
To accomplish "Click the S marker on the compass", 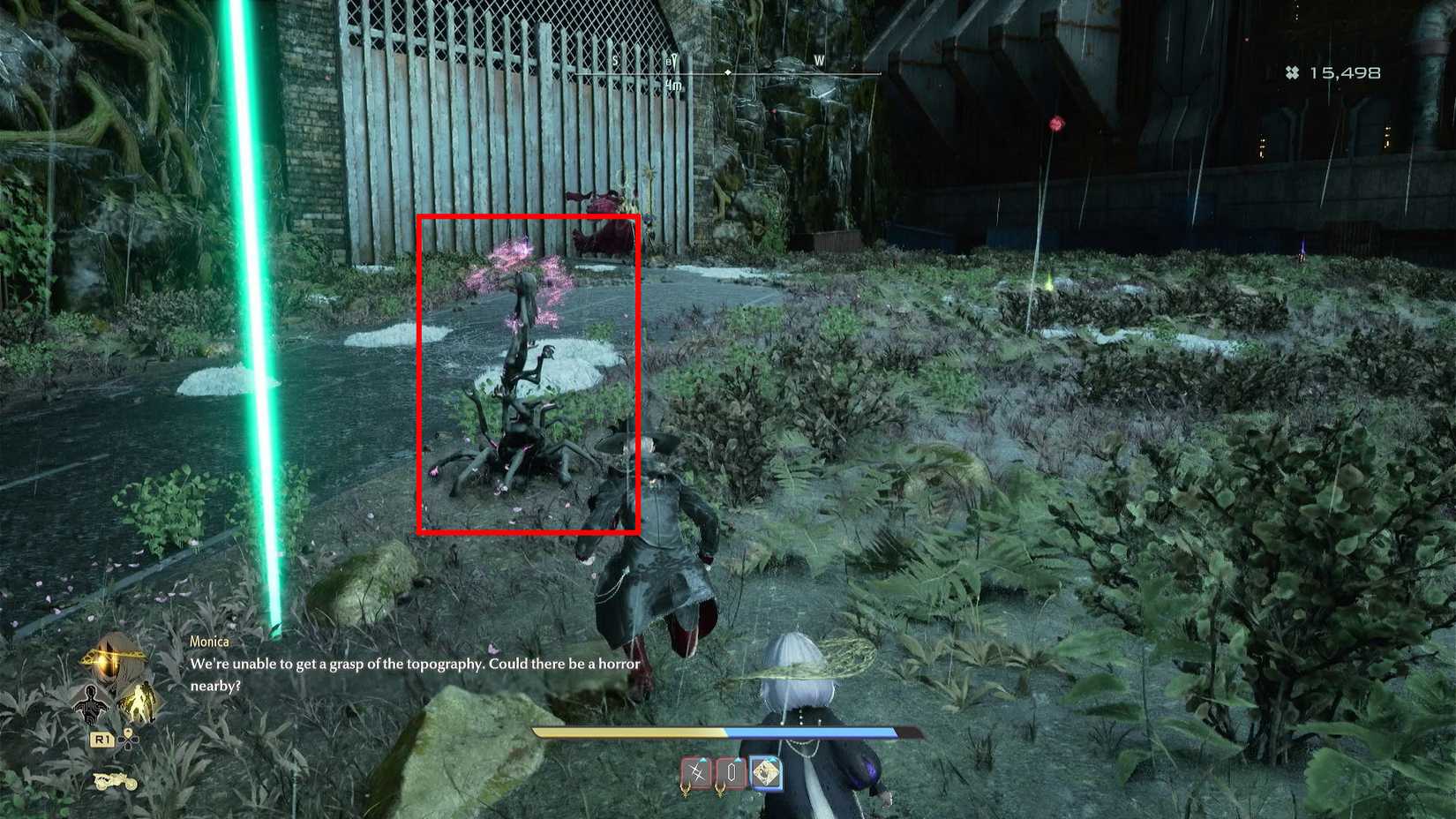I will pyautogui.click(x=615, y=60).
